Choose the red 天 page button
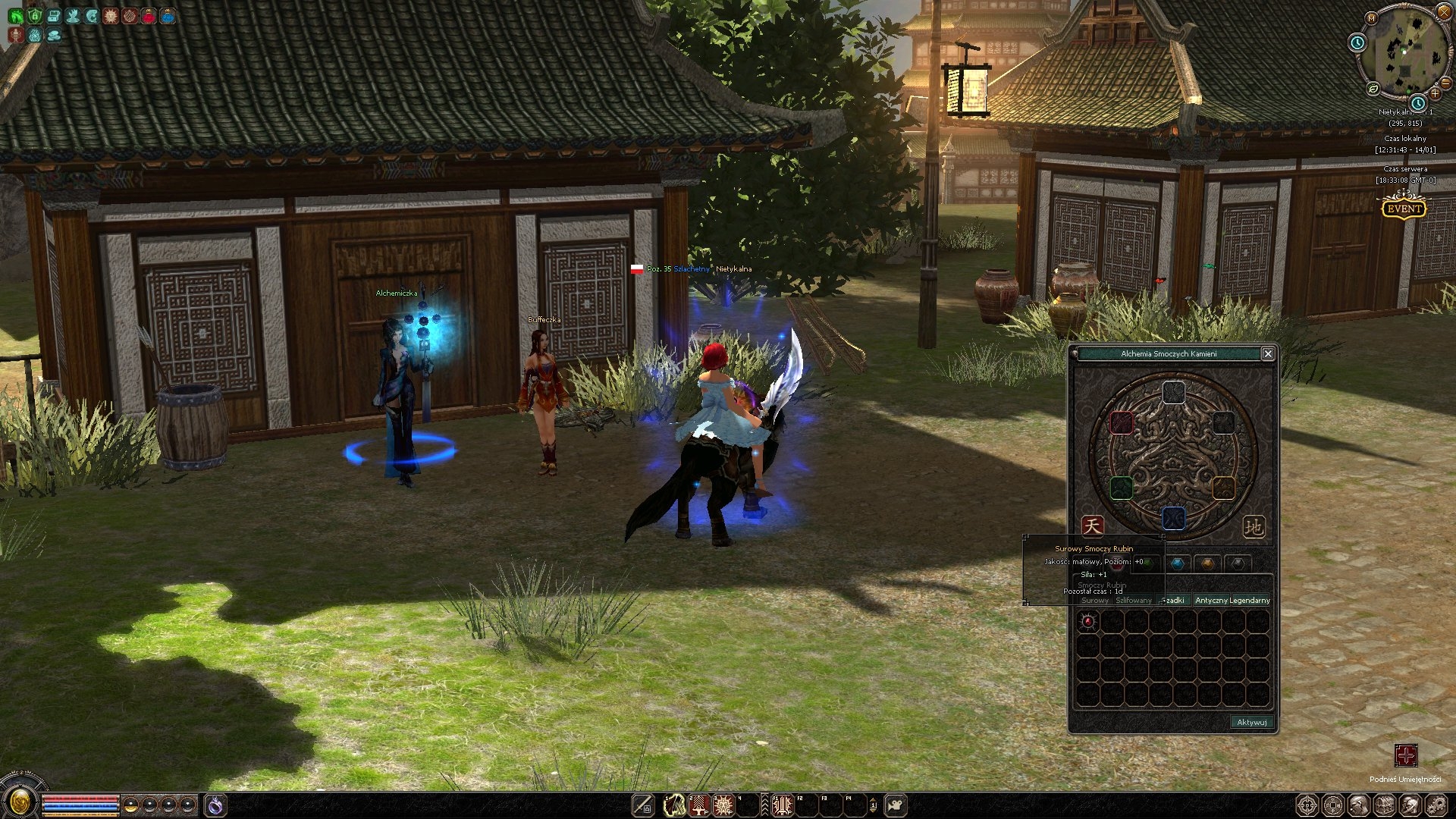The height and width of the screenshot is (819, 1456). coord(1092,526)
